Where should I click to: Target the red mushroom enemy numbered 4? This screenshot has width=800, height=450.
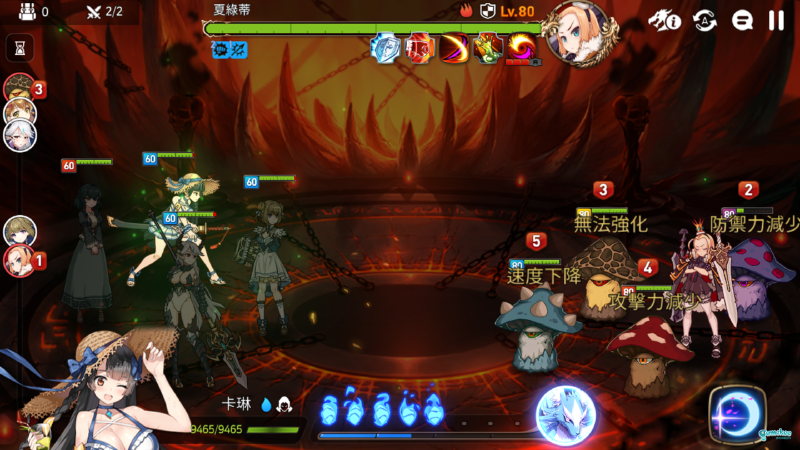pos(650,350)
